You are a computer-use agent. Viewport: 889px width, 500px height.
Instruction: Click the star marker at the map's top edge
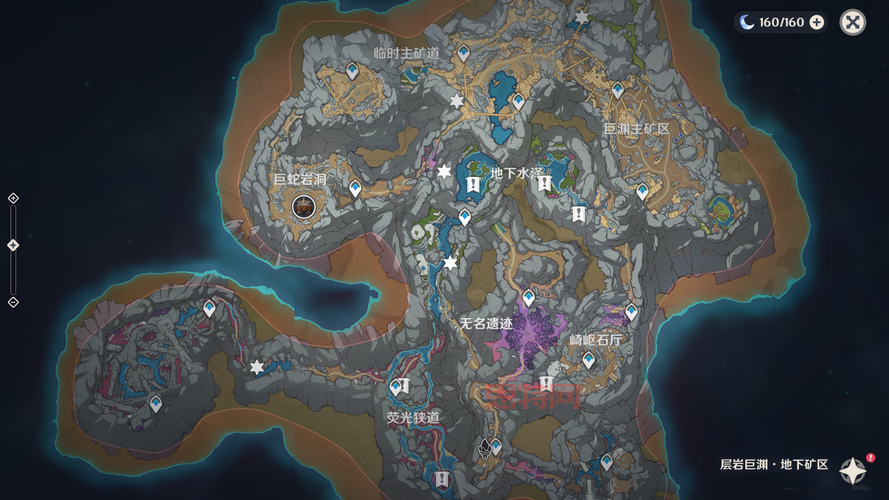point(581,18)
